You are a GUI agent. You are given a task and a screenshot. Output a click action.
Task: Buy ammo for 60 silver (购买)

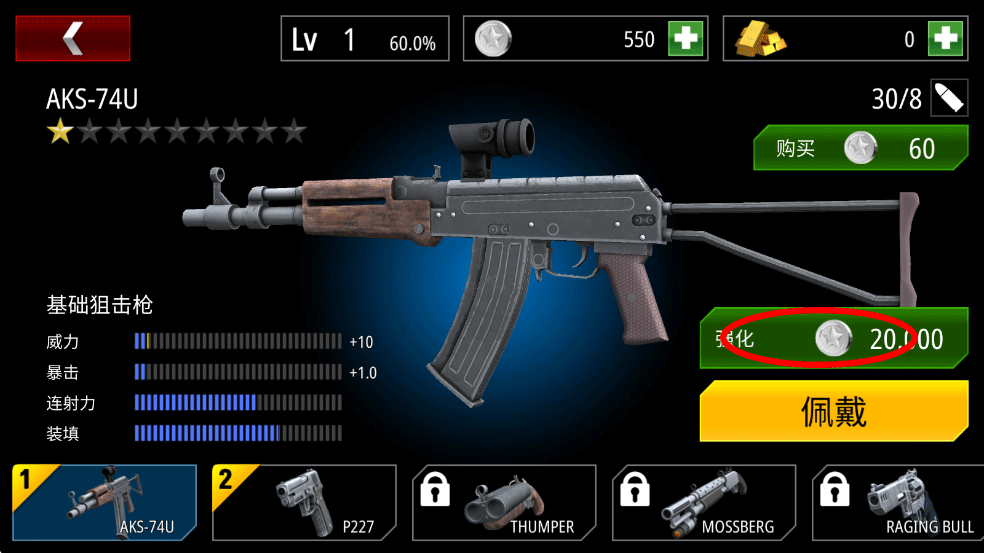point(861,149)
